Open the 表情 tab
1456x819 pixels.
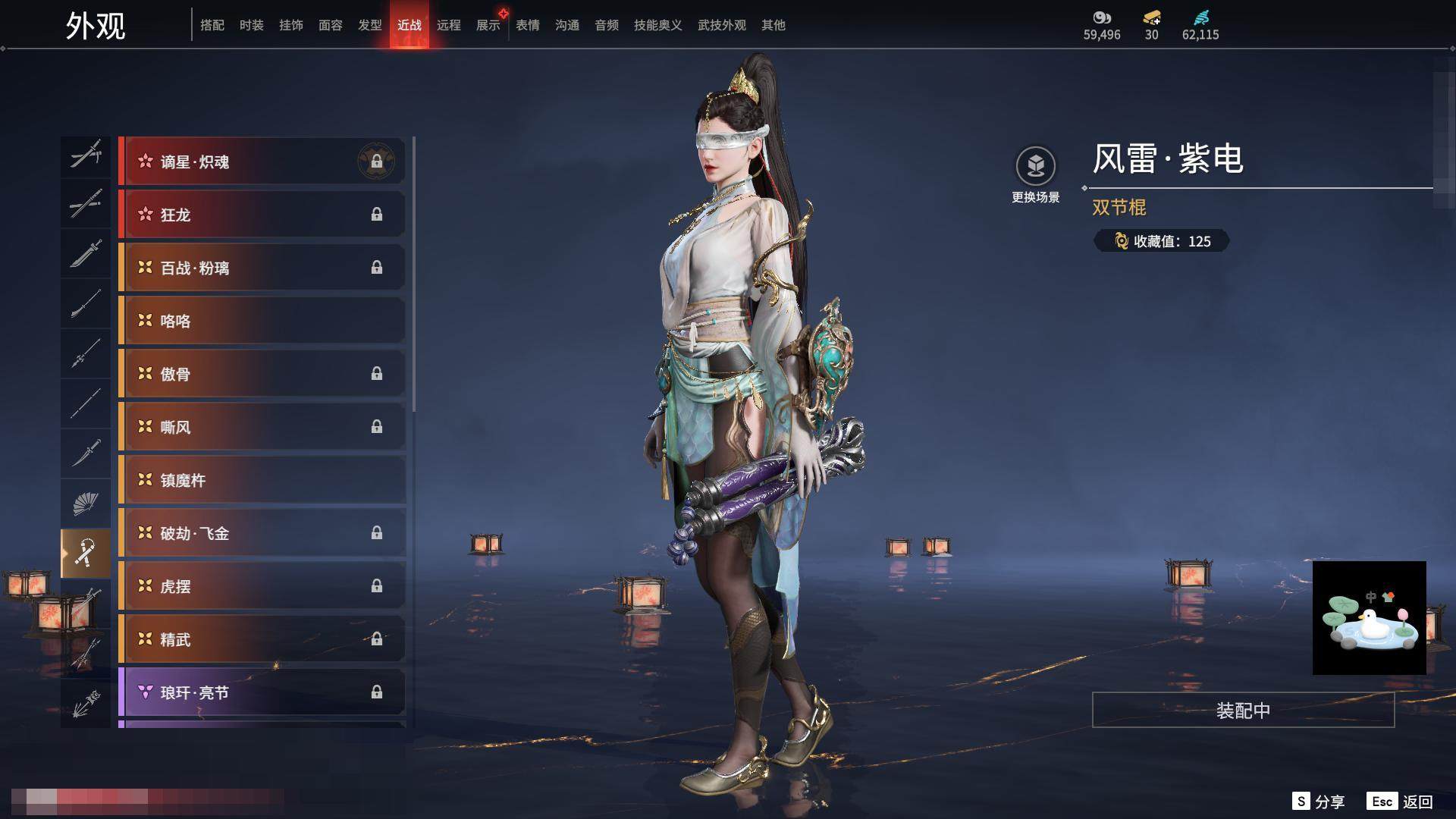click(x=527, y=25)
